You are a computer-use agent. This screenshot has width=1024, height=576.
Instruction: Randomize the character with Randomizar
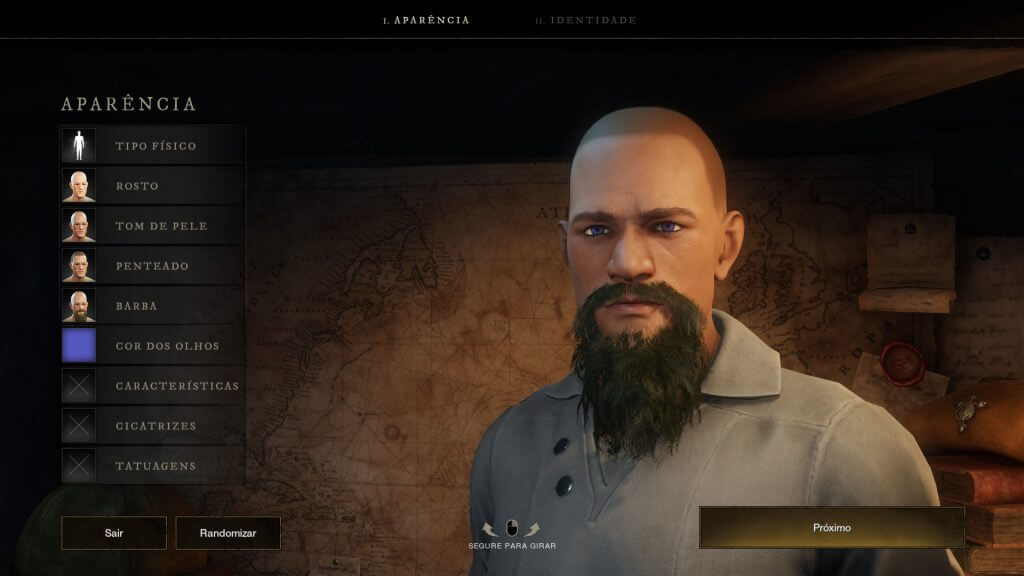[x=228, y=533]
